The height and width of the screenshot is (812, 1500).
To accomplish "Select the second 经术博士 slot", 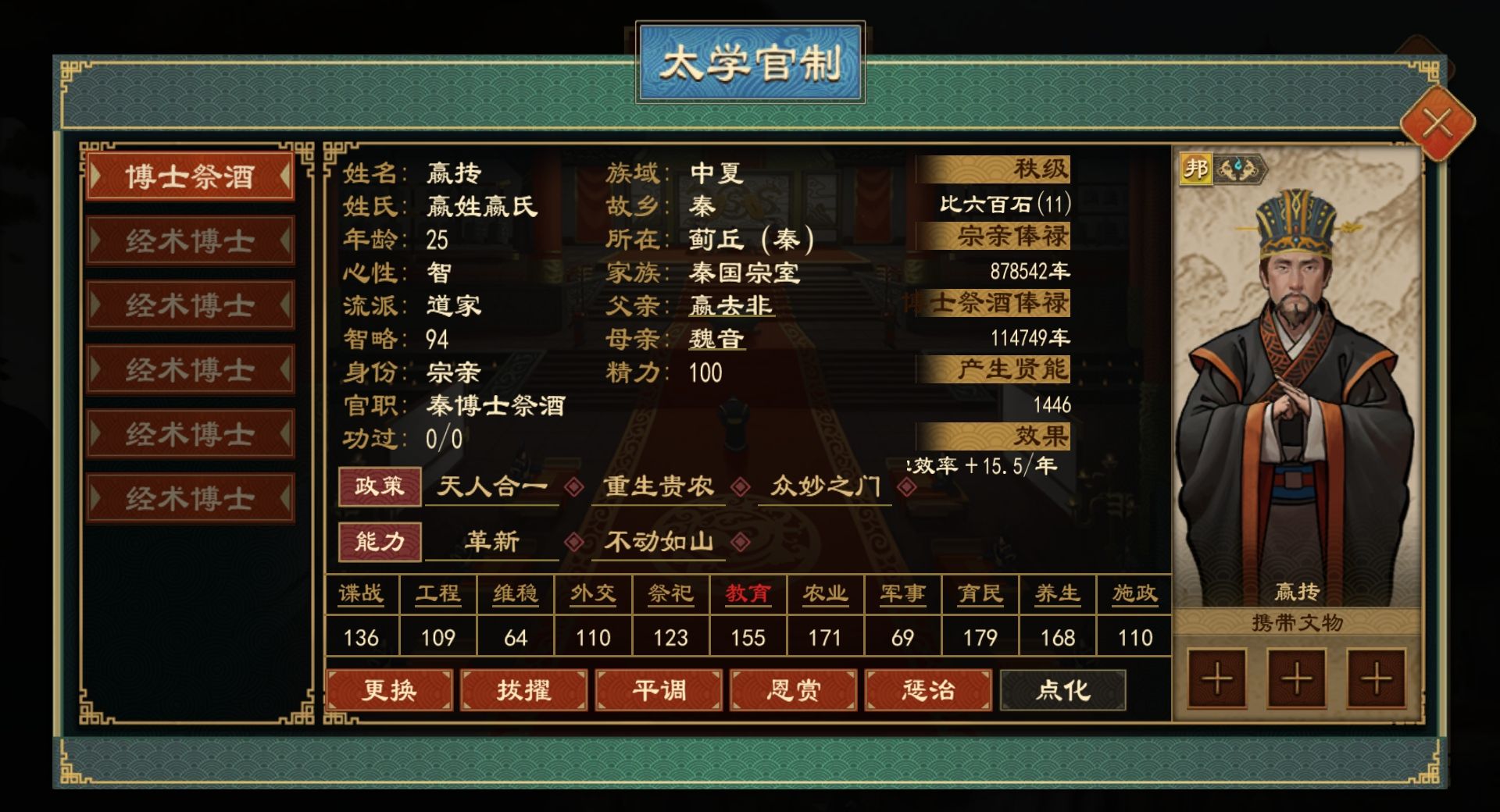I will pos(190,304).
